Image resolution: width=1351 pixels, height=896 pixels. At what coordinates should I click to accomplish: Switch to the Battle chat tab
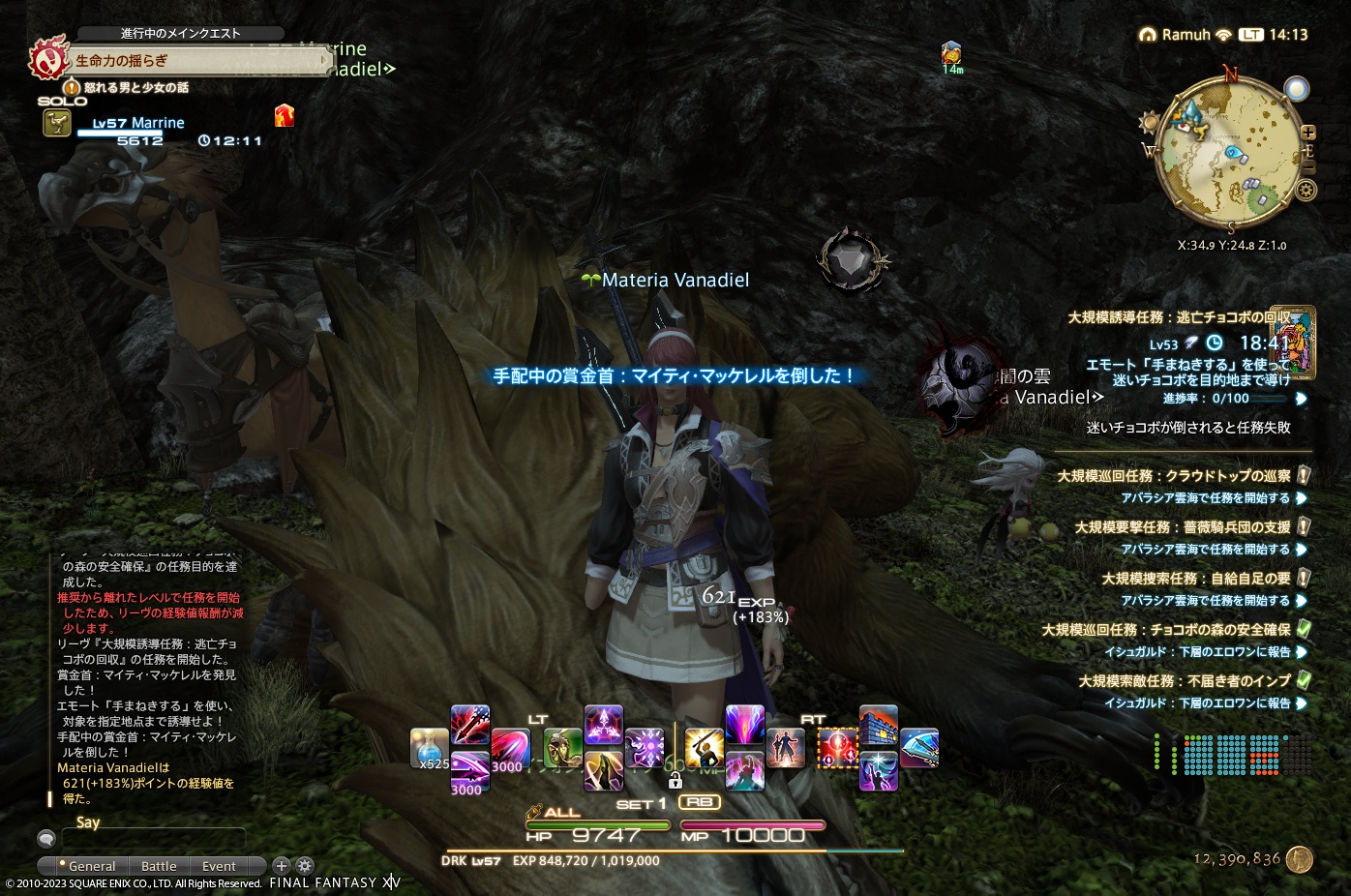coord(159,866)
